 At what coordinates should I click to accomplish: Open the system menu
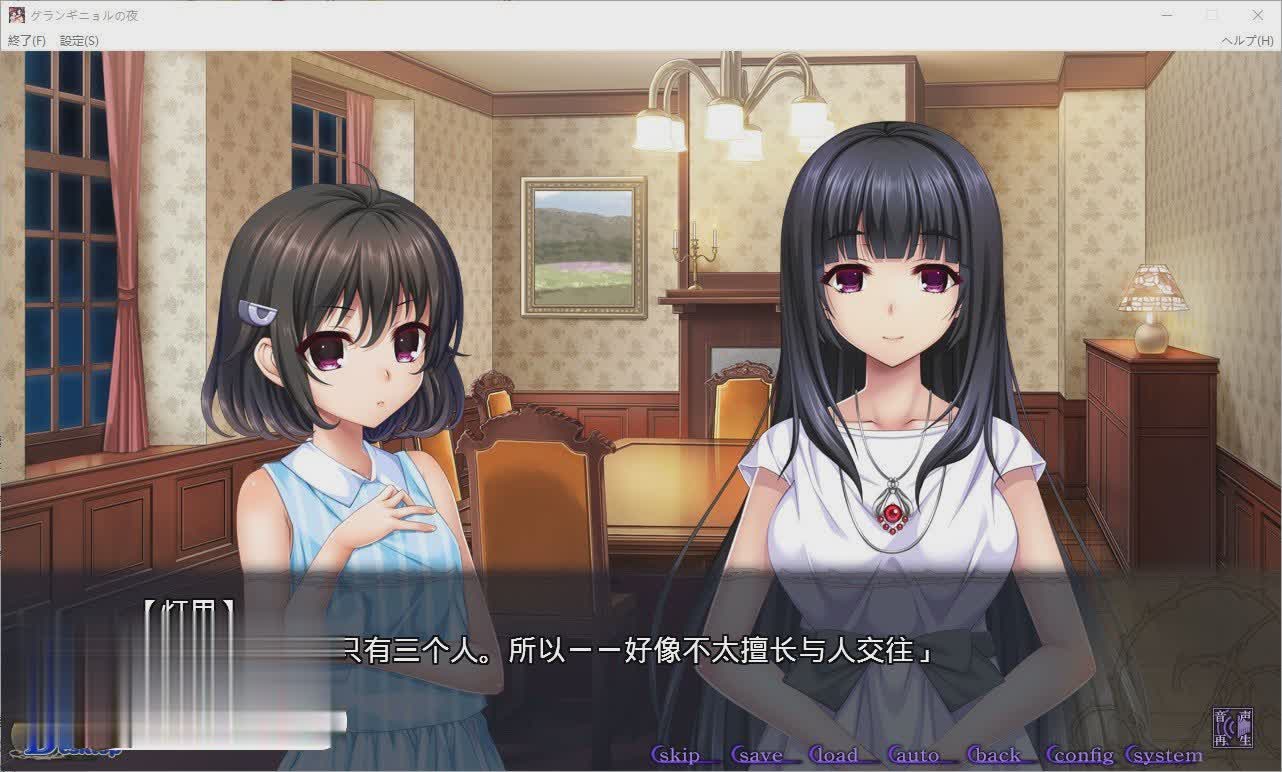tap(1164, 755)
